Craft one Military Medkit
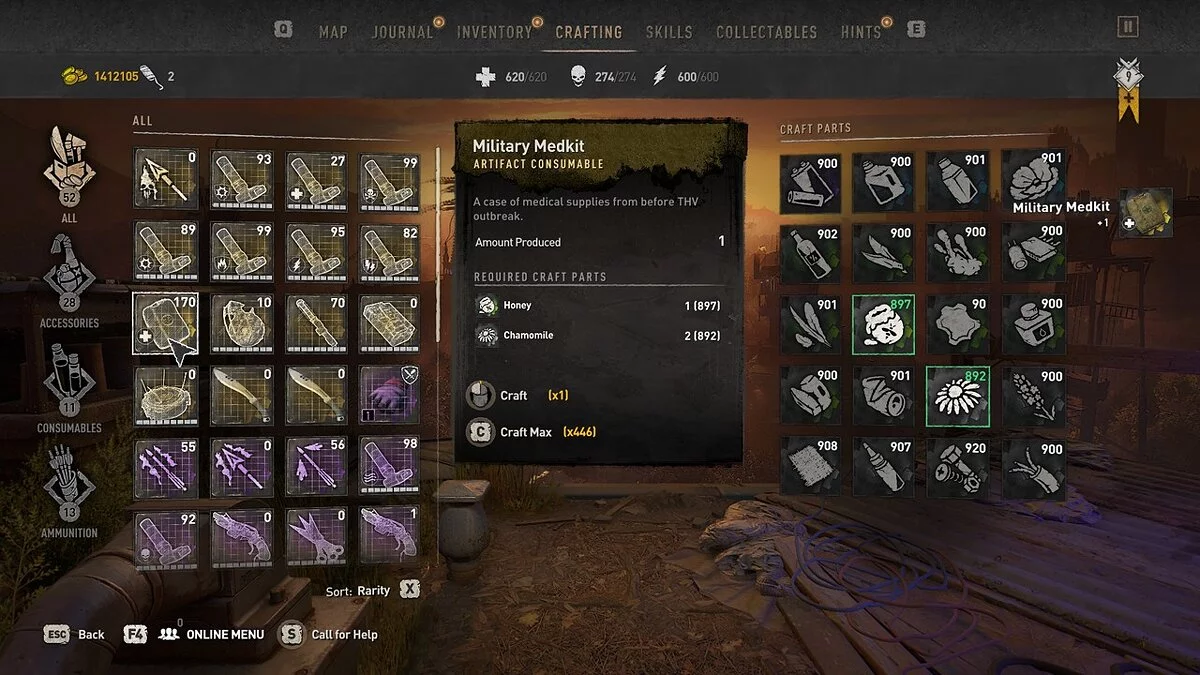The image size is (1200, 675). click(x=513, y=395)
